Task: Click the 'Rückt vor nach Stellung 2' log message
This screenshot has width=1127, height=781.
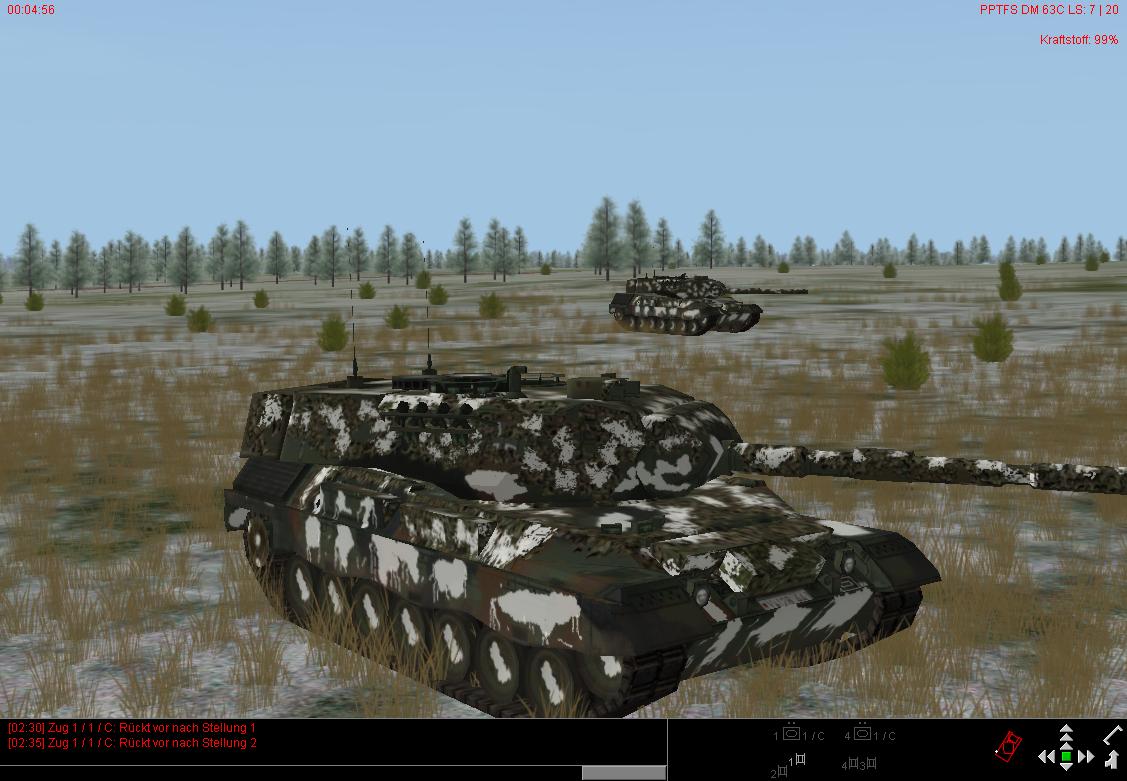Action: [x=131, y=743]
